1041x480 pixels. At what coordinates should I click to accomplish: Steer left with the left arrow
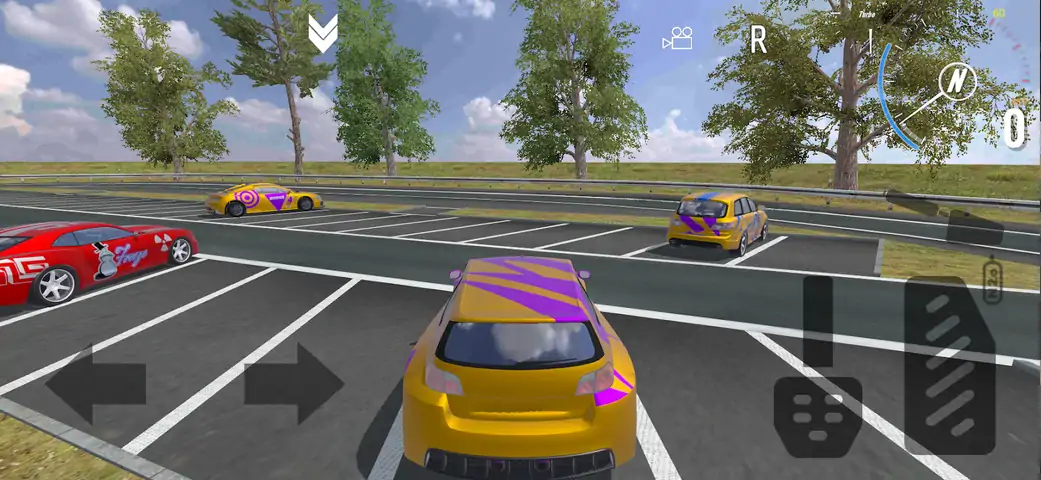(96, 384)
